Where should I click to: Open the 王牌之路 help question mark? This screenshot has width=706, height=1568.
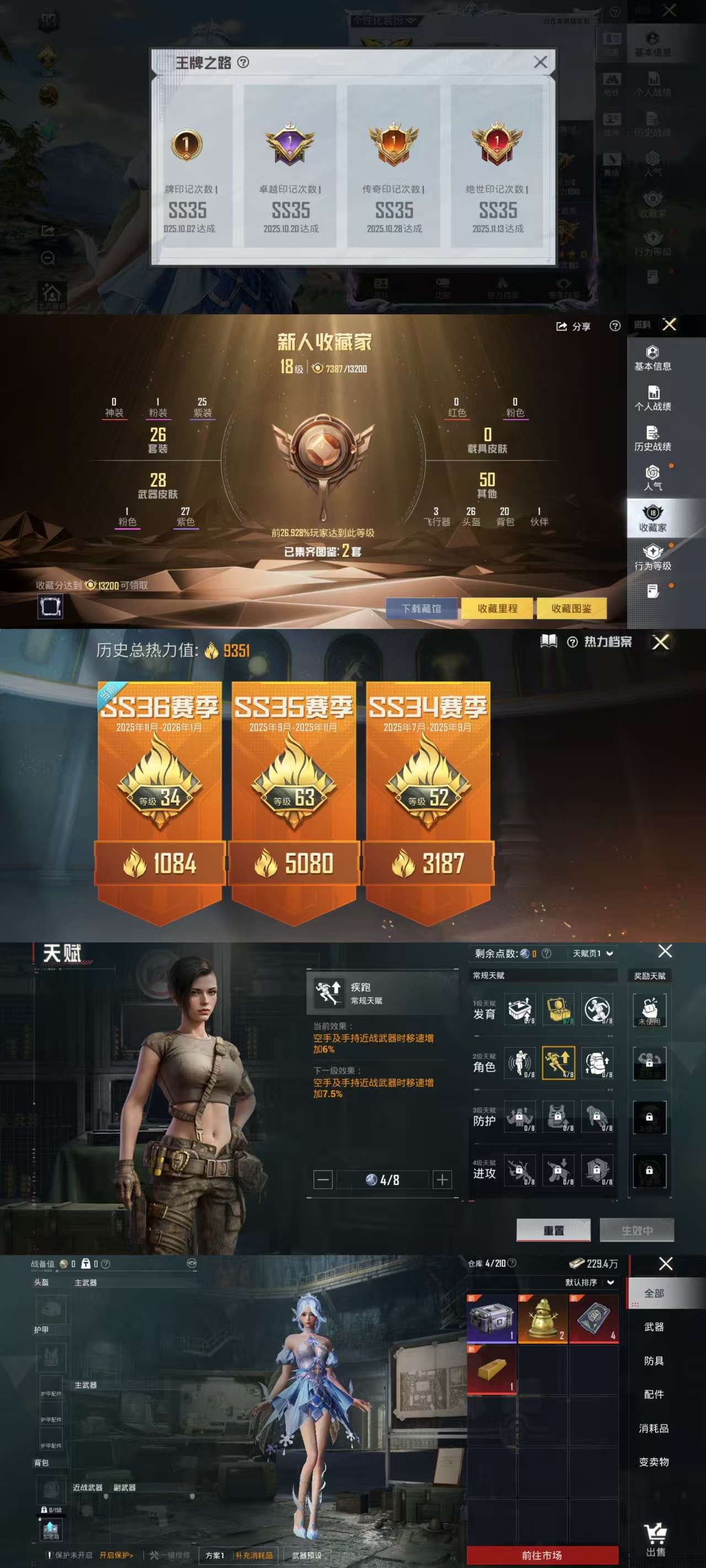coord(243,62)
